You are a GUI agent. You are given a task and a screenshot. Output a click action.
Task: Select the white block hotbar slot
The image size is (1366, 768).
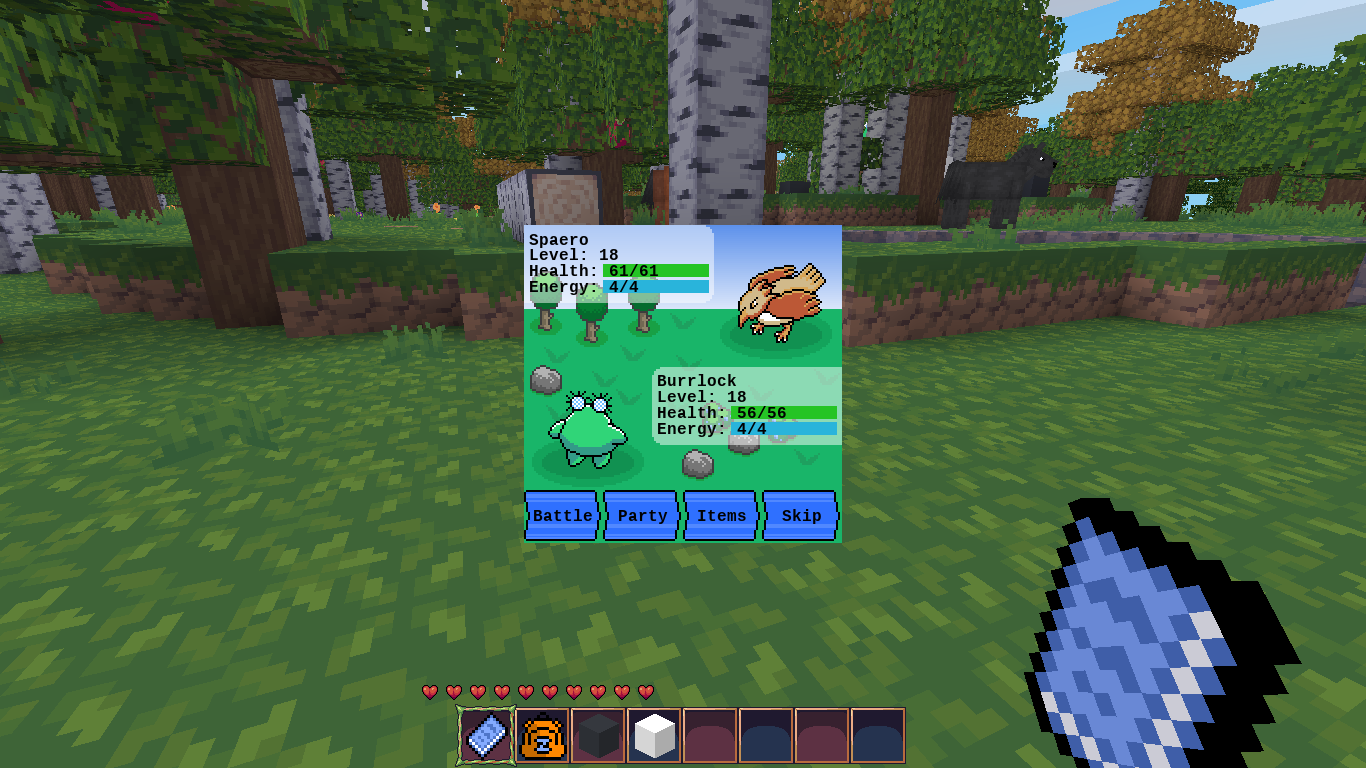(655, 736)
